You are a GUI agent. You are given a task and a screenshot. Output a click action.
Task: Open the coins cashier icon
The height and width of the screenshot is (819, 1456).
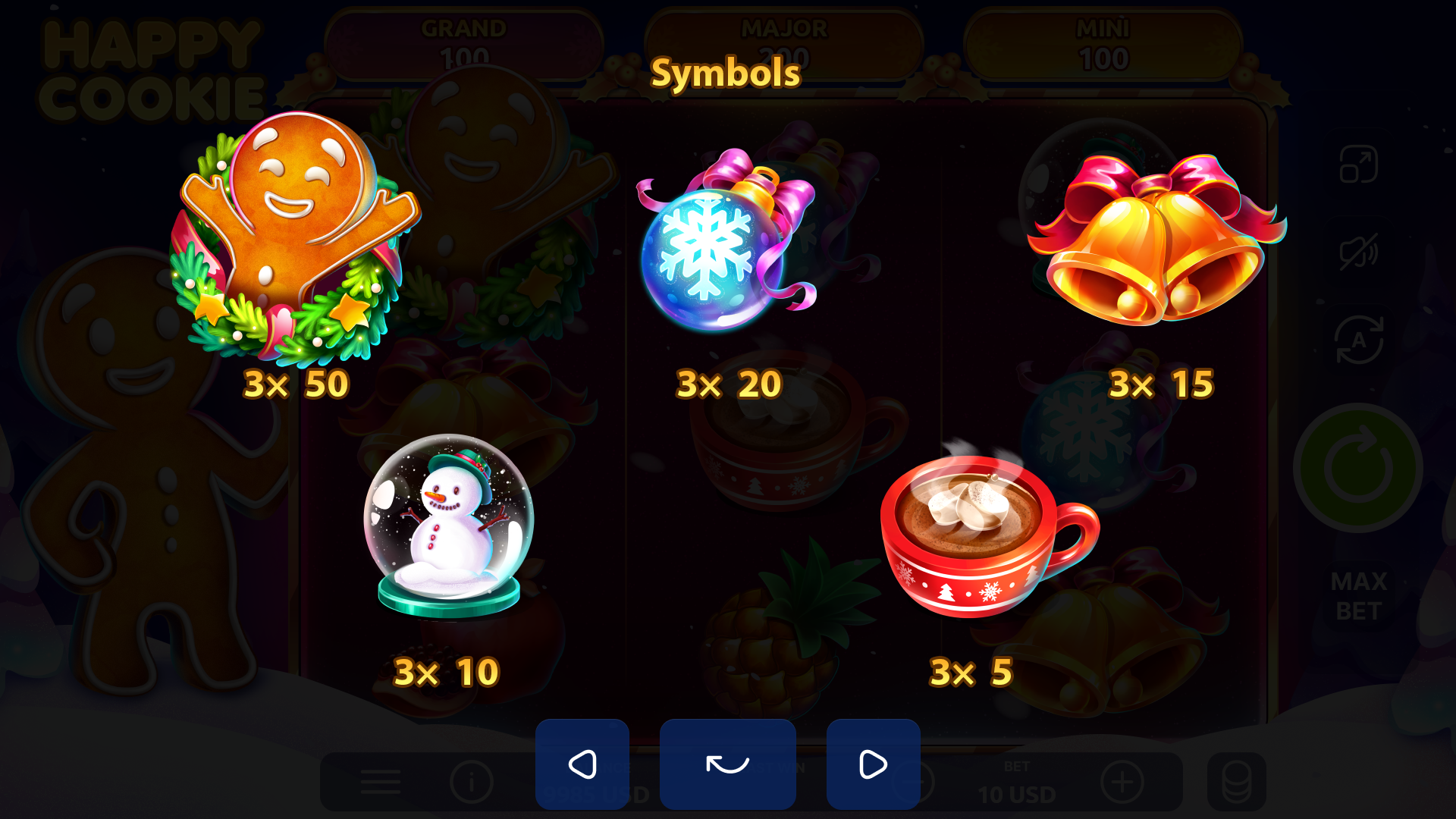(1236, 783)
